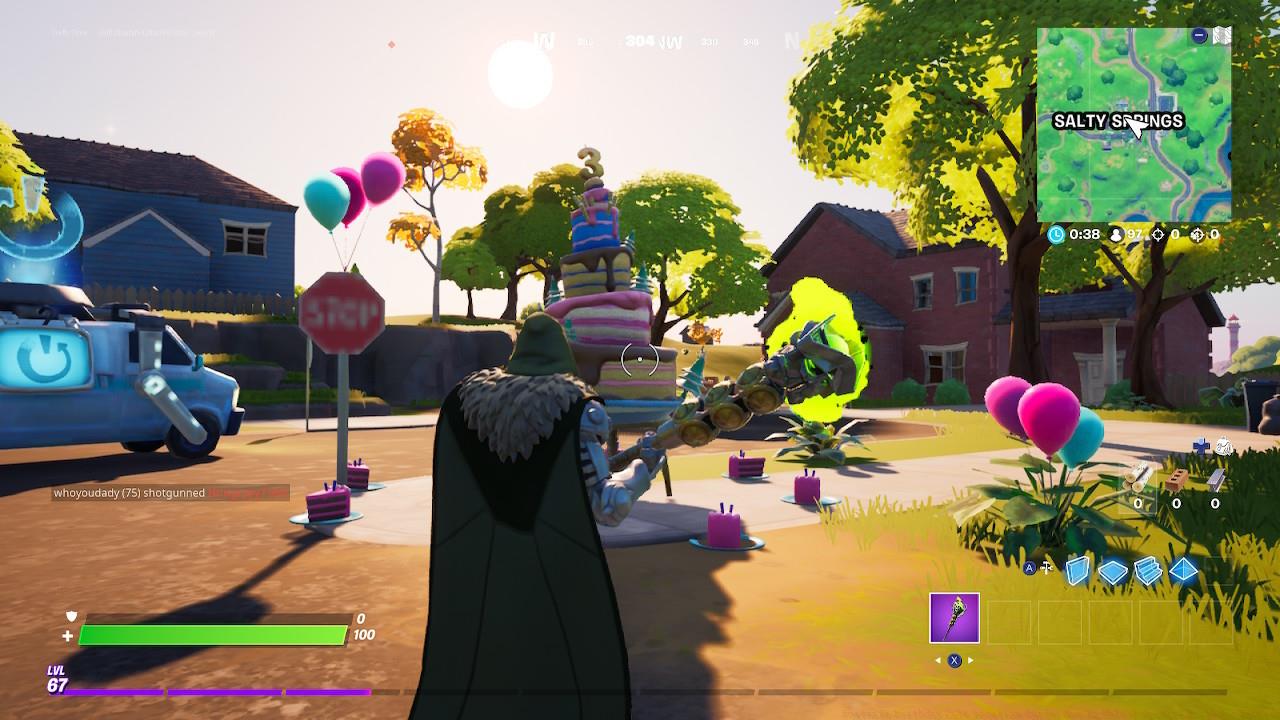Click the eliminations crosshair icon
The width and height of the screenshot is (1280, 720).
(x=1158, y=234)
